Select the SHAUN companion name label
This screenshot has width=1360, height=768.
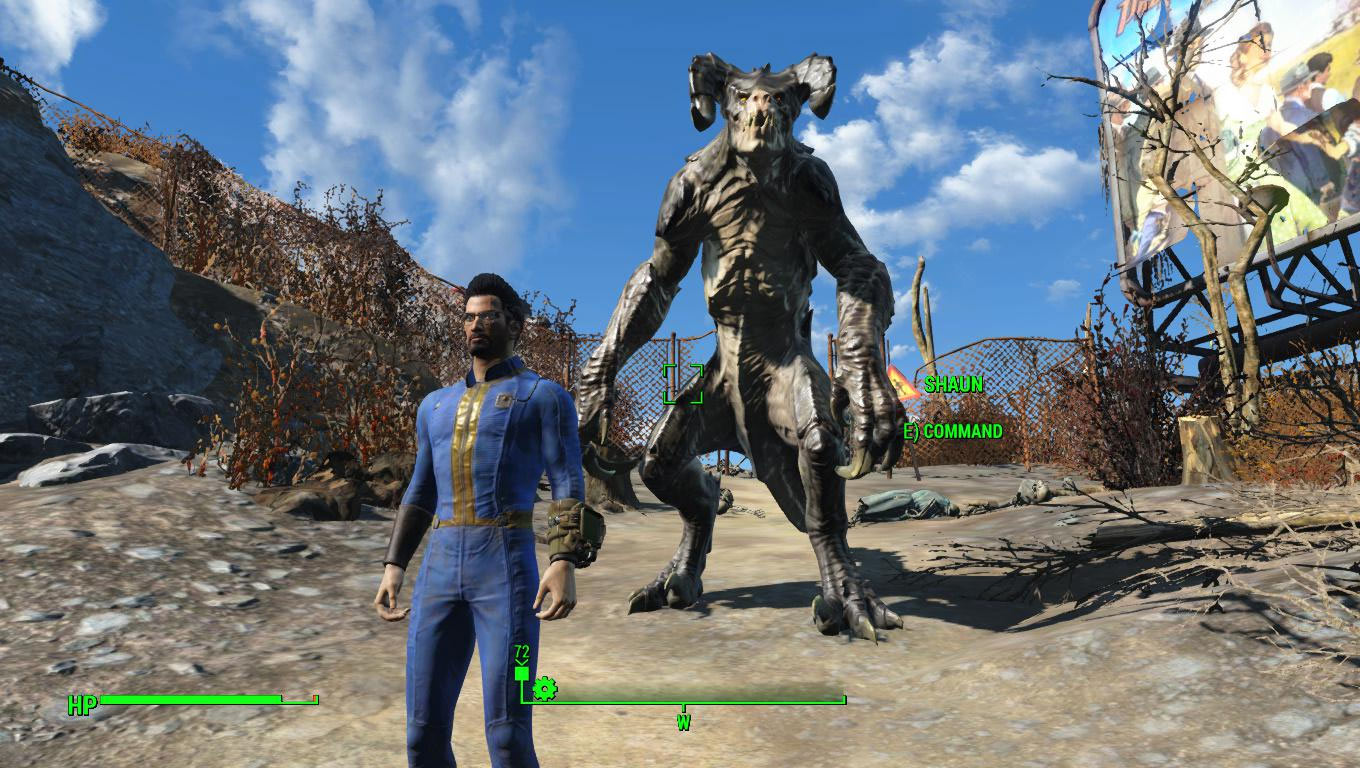(954, 382)
